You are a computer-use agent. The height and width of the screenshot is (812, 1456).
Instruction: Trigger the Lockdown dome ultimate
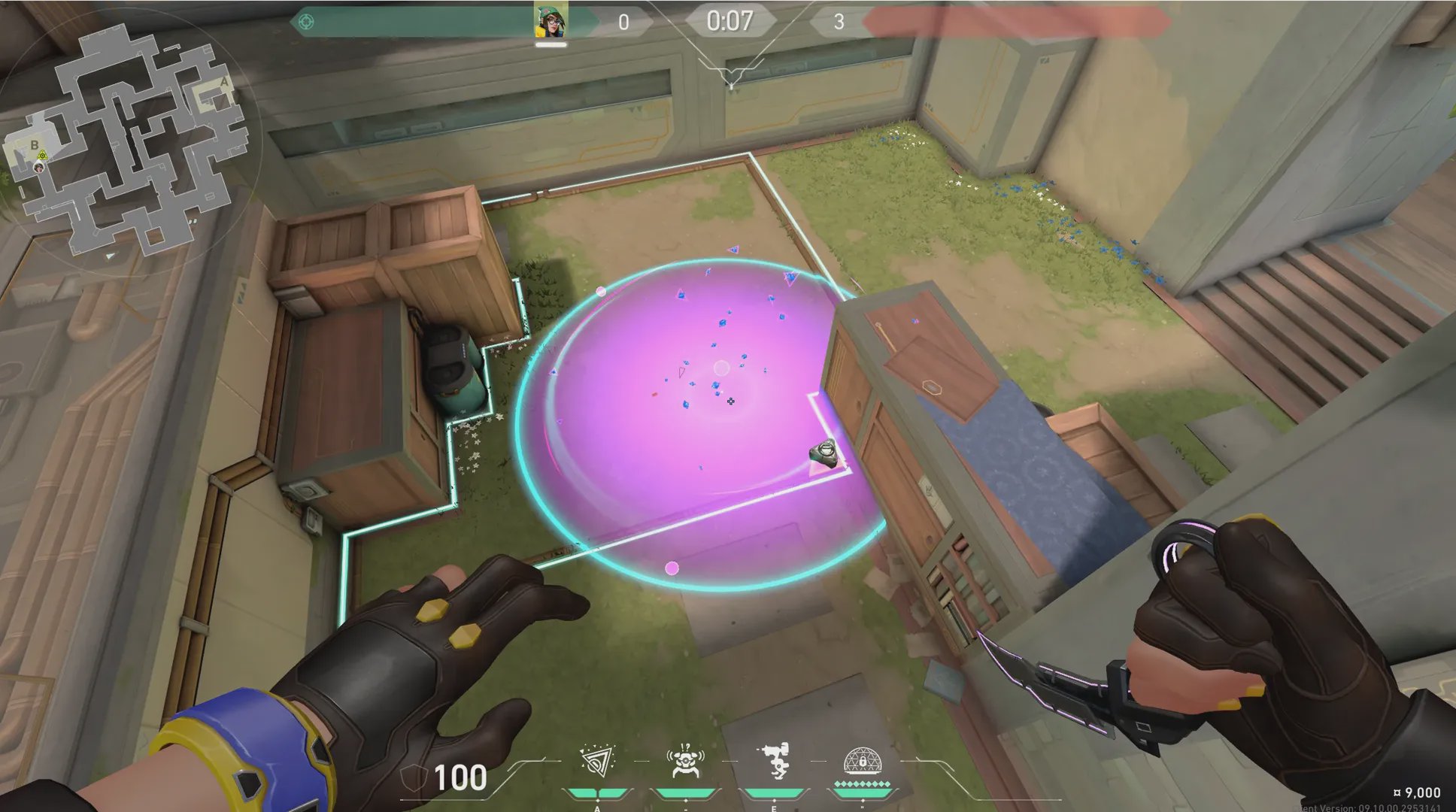click(x=862, y=761)
